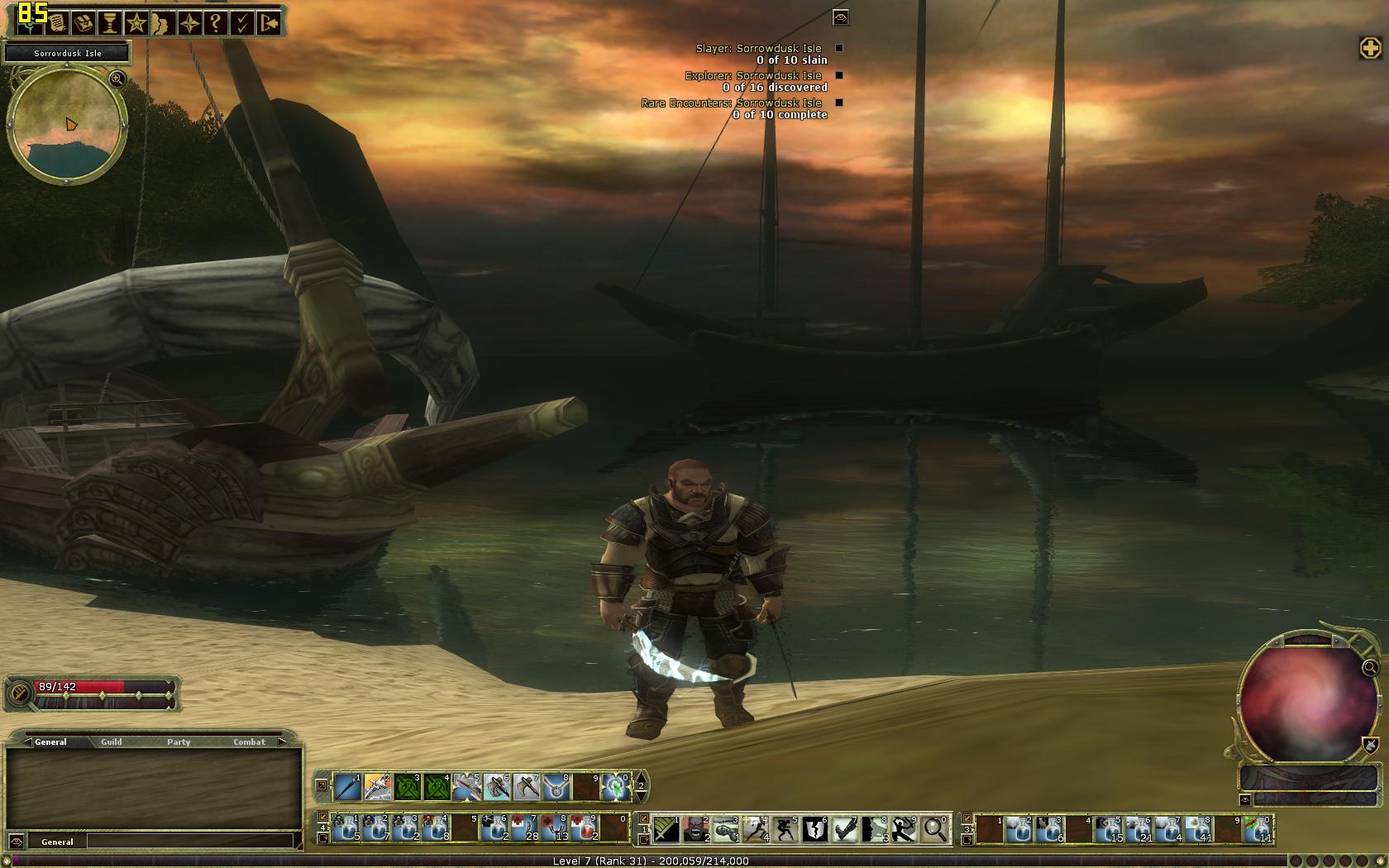1389x868 pixels.
Task: Click the exit arrow menu icon
Action: [270, 23]
